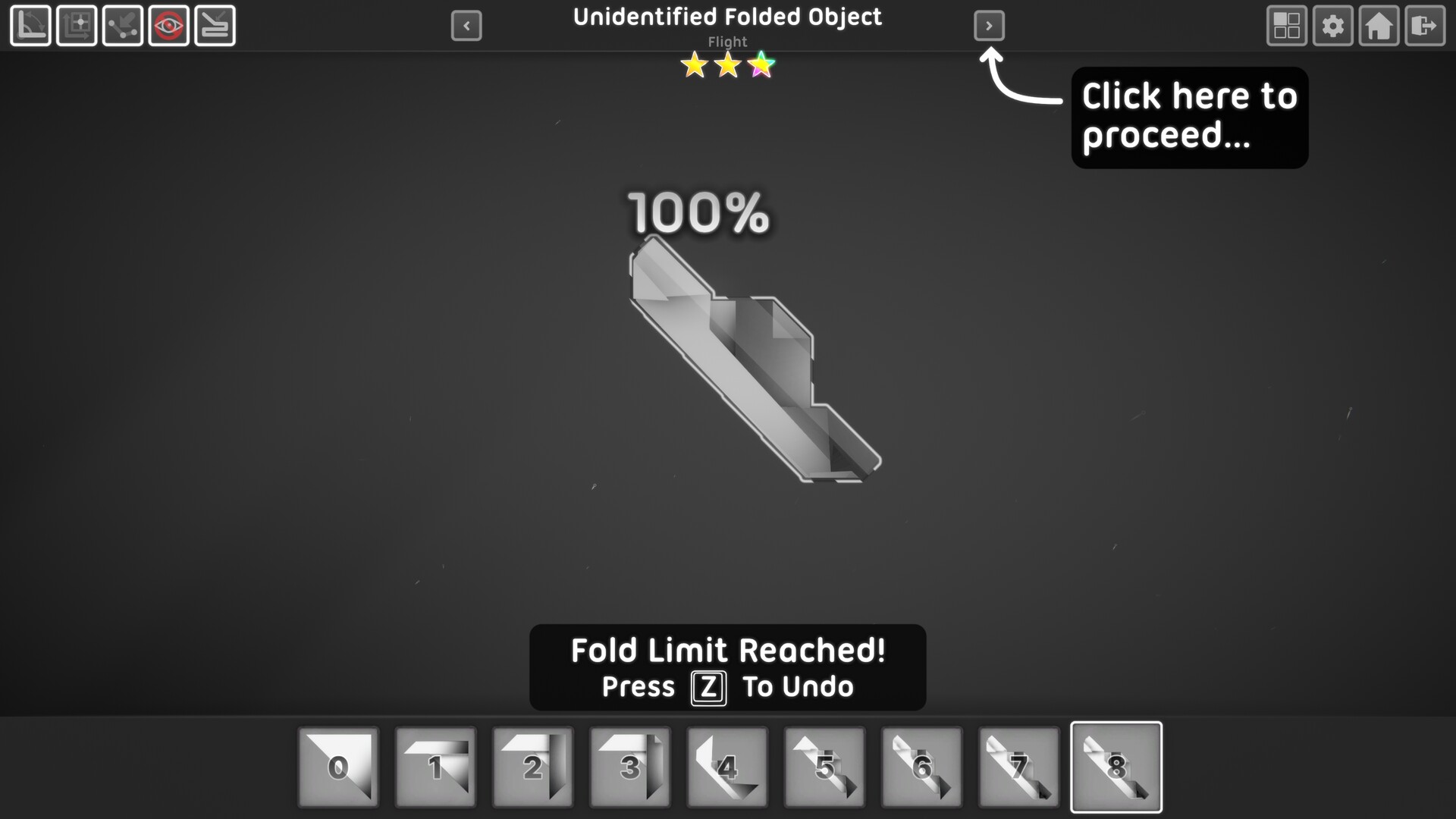Click the Z undo key prompt
This screenshot has width=1456, height=819.
(708, 689)
